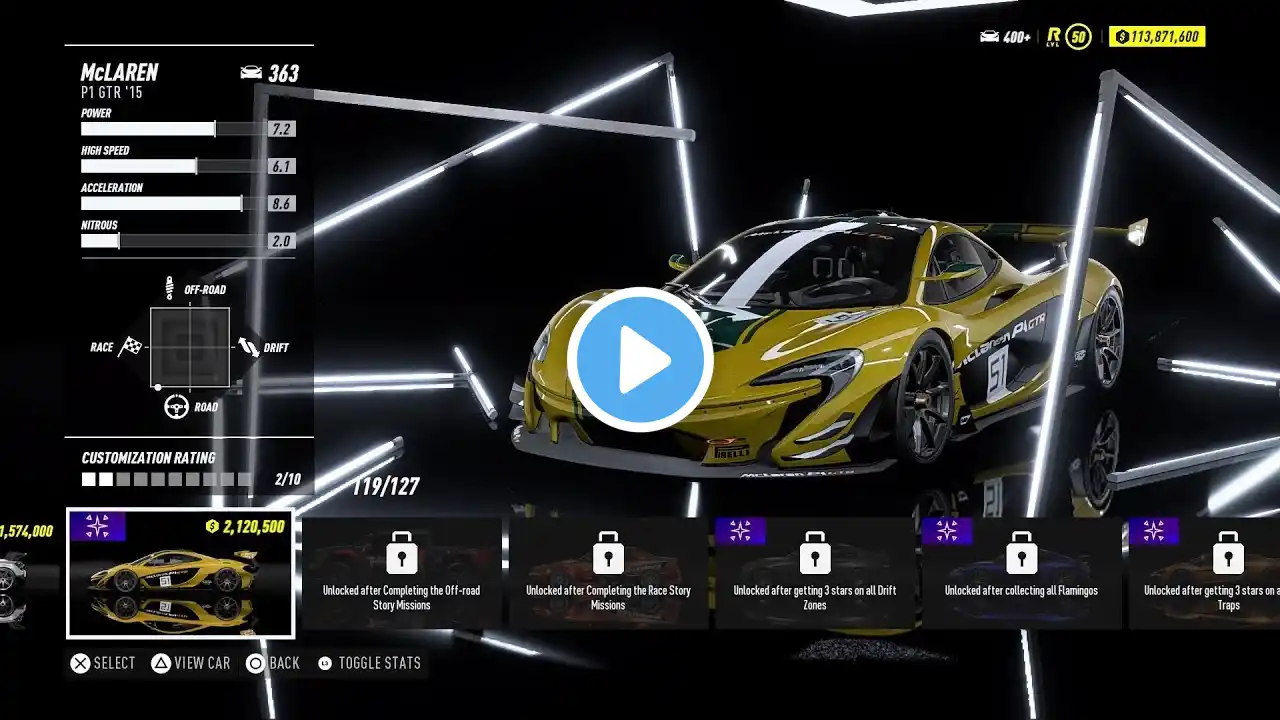Choose the locked Off-road Story Missions car
The width and height of the screenshot is (1280, 720).
[401, 573]
